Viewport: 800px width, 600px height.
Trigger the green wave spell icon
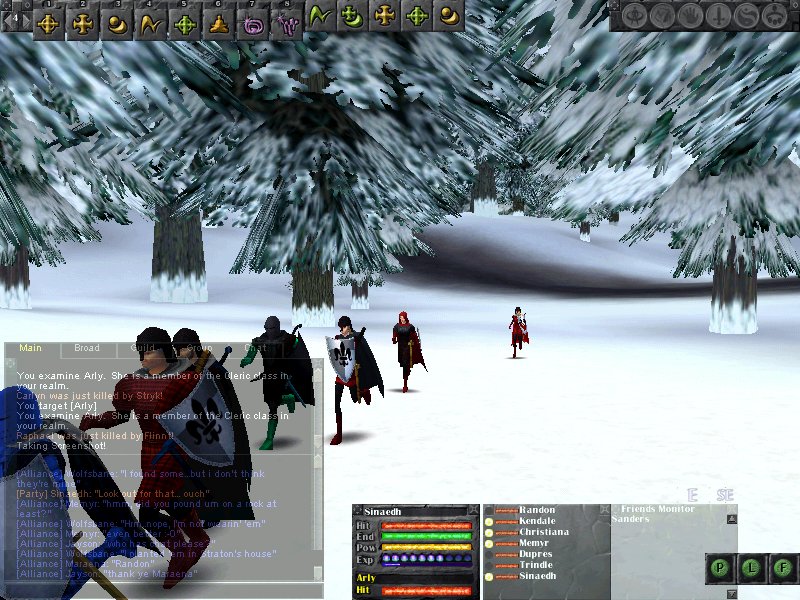(321, 17)
